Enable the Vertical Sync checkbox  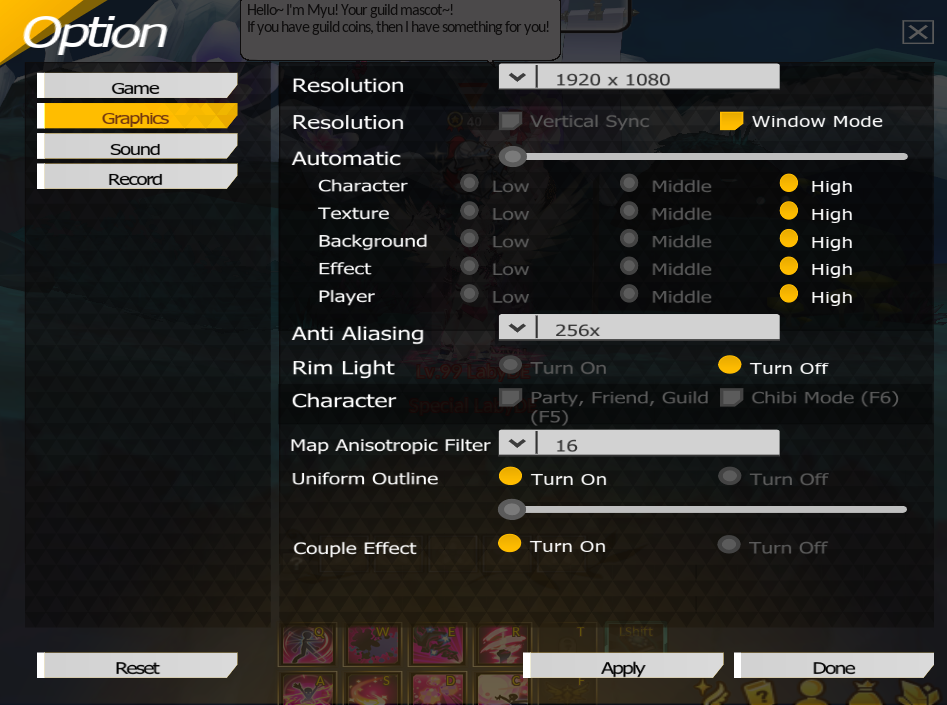(510, 121)
